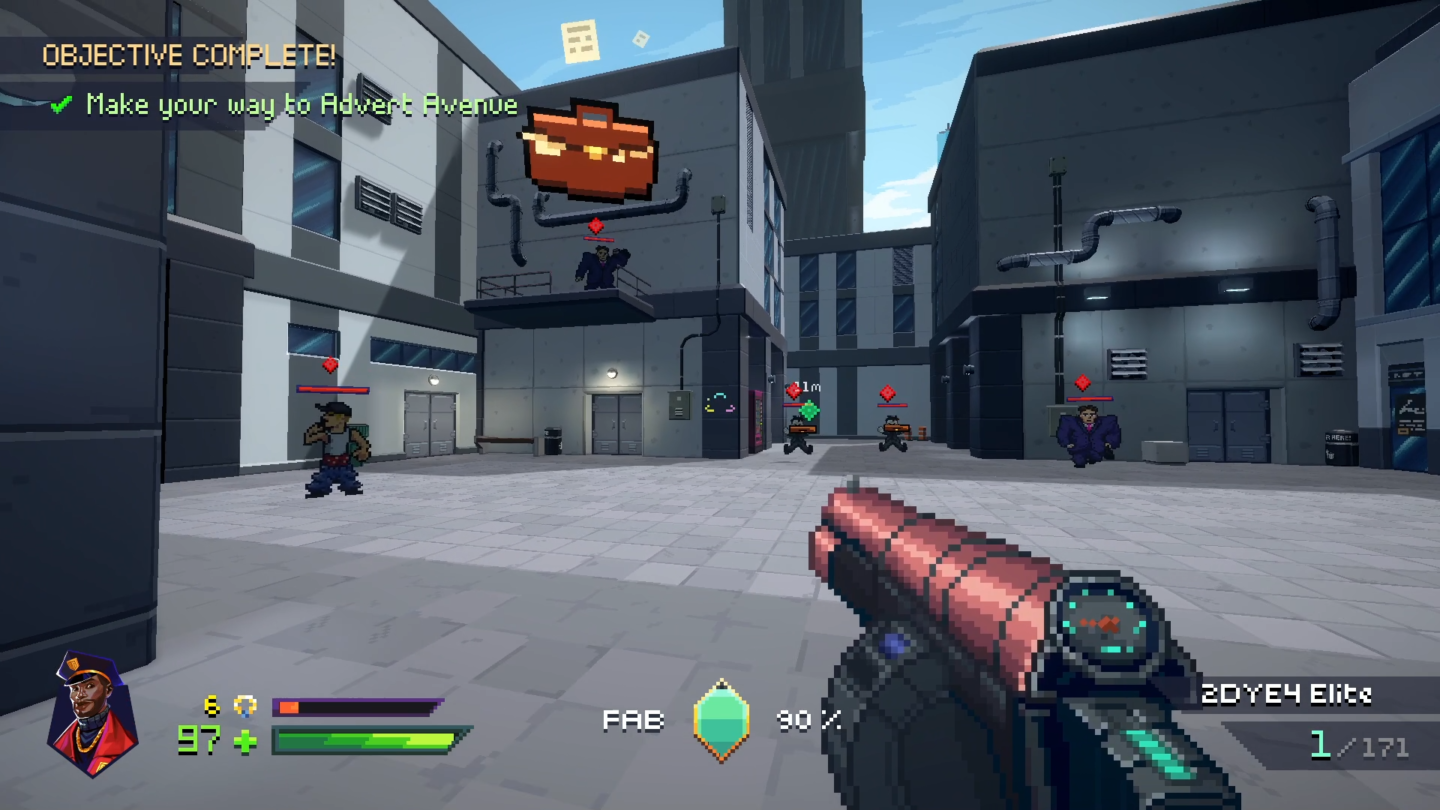
Task: Click the glowing orange display on the weapon
Action: 1103,621
